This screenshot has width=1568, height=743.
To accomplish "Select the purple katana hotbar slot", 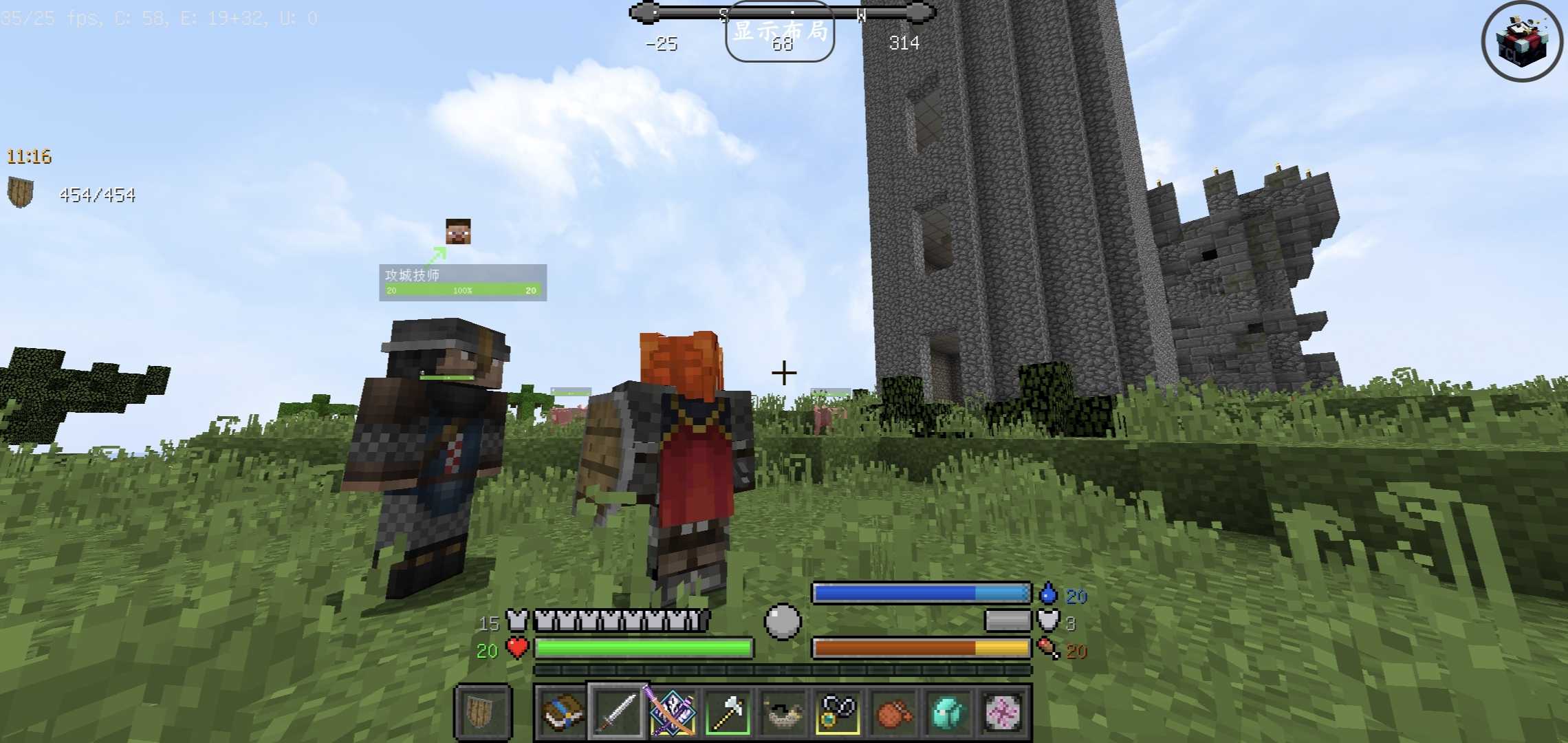I will coord(672,713).
